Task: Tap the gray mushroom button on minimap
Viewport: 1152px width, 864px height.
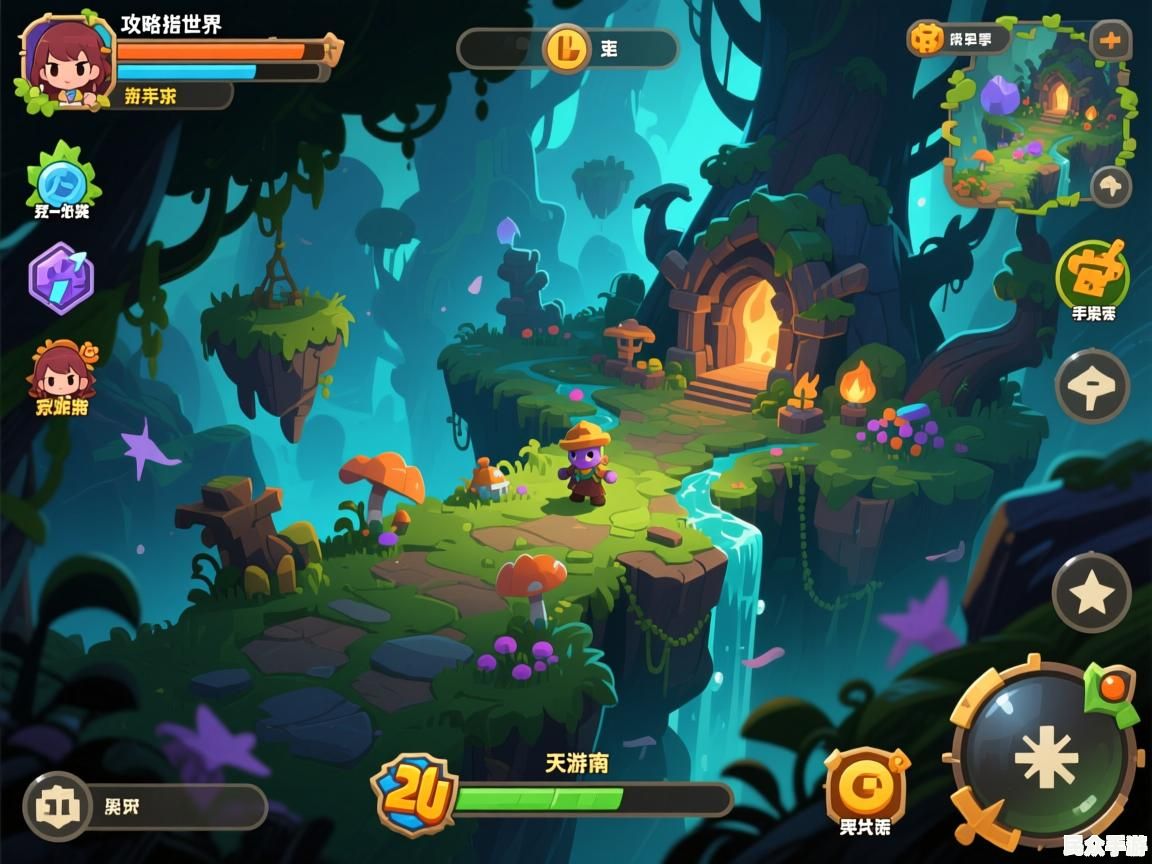Action: coord(1110,186)
